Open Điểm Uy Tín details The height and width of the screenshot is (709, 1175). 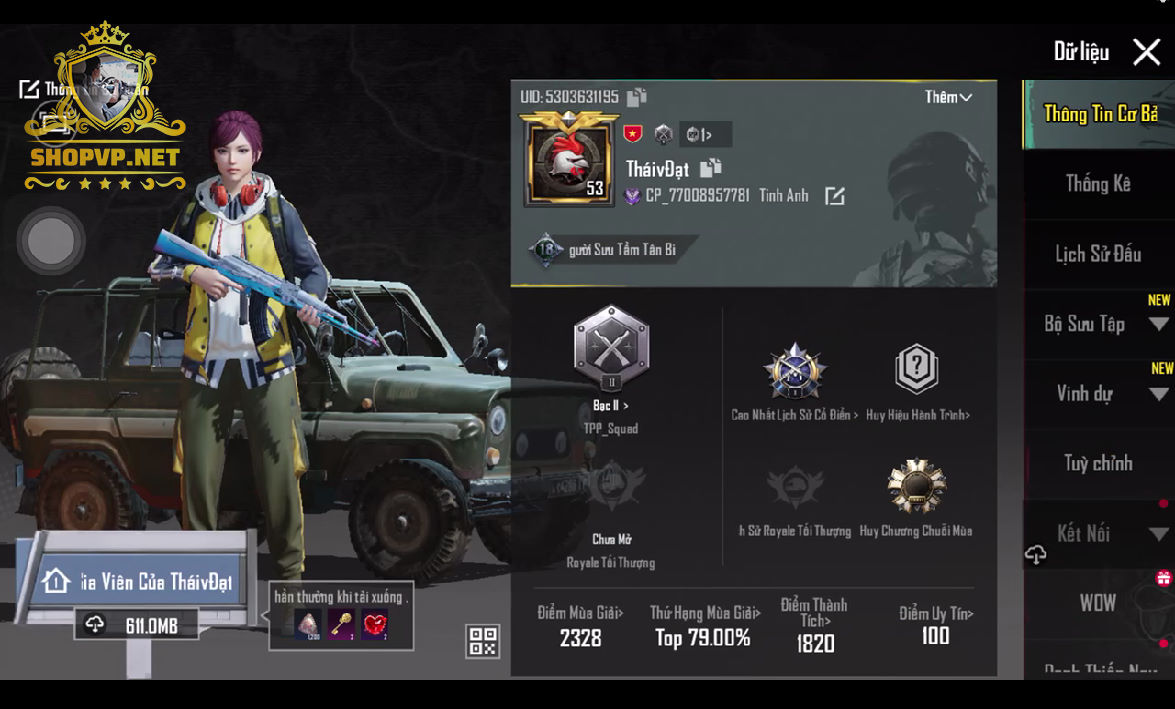pos(935,625)
